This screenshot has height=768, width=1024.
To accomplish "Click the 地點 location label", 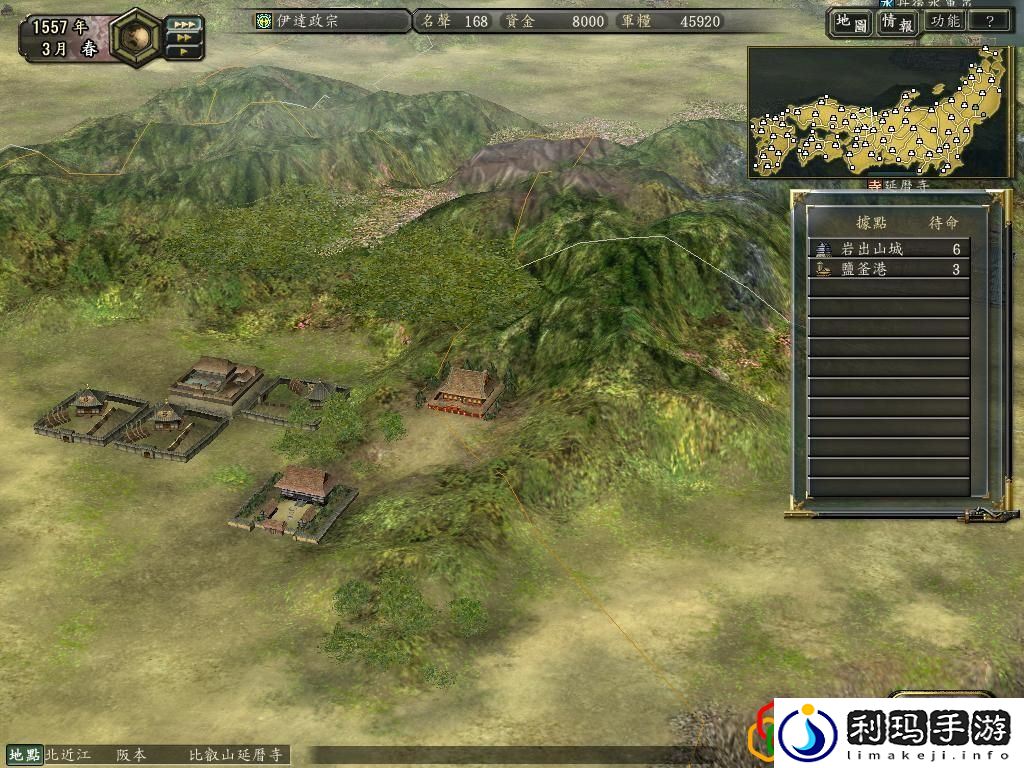I will [x=24, y=755].
